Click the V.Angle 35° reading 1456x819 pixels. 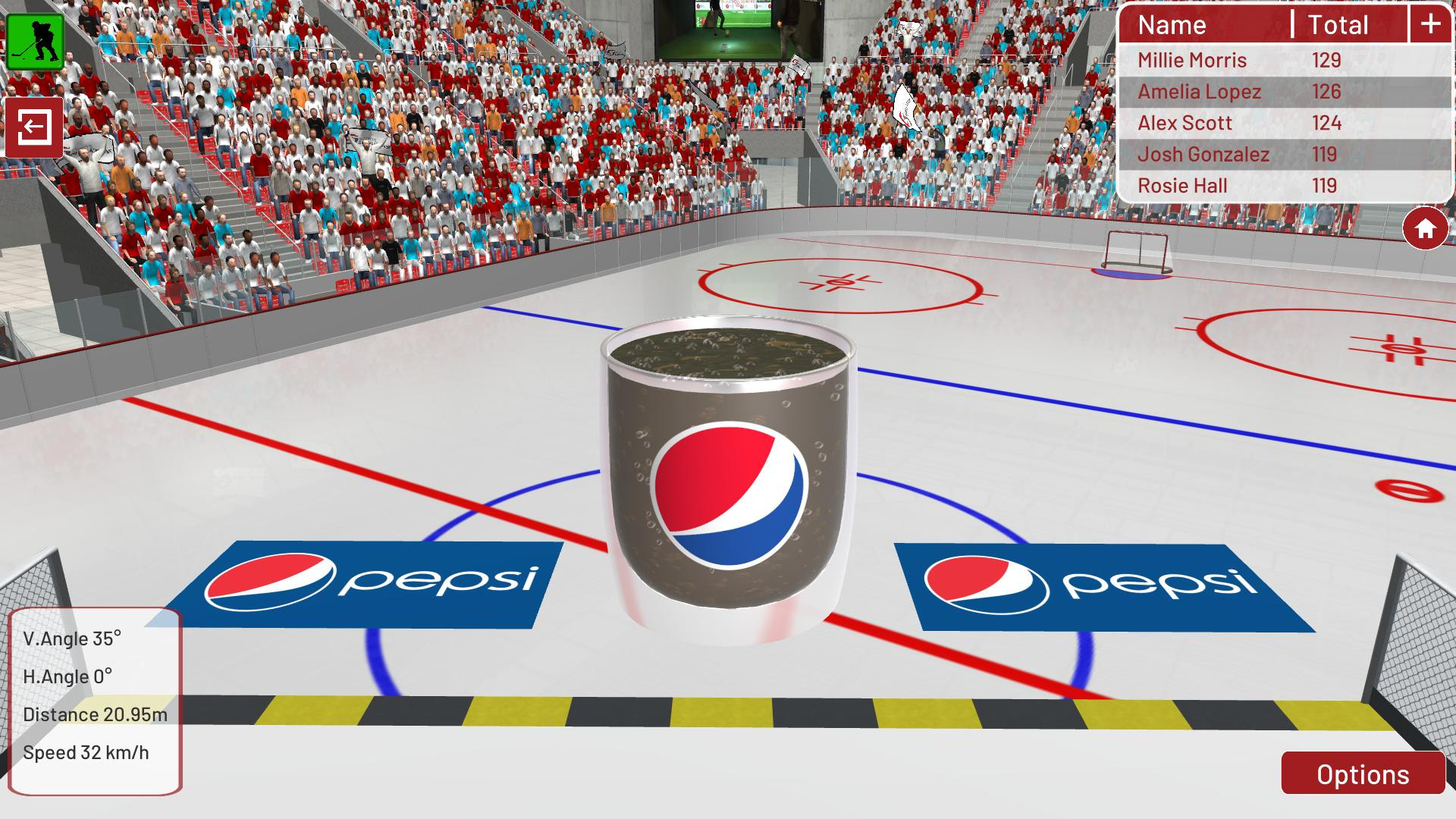pos(72,639)
